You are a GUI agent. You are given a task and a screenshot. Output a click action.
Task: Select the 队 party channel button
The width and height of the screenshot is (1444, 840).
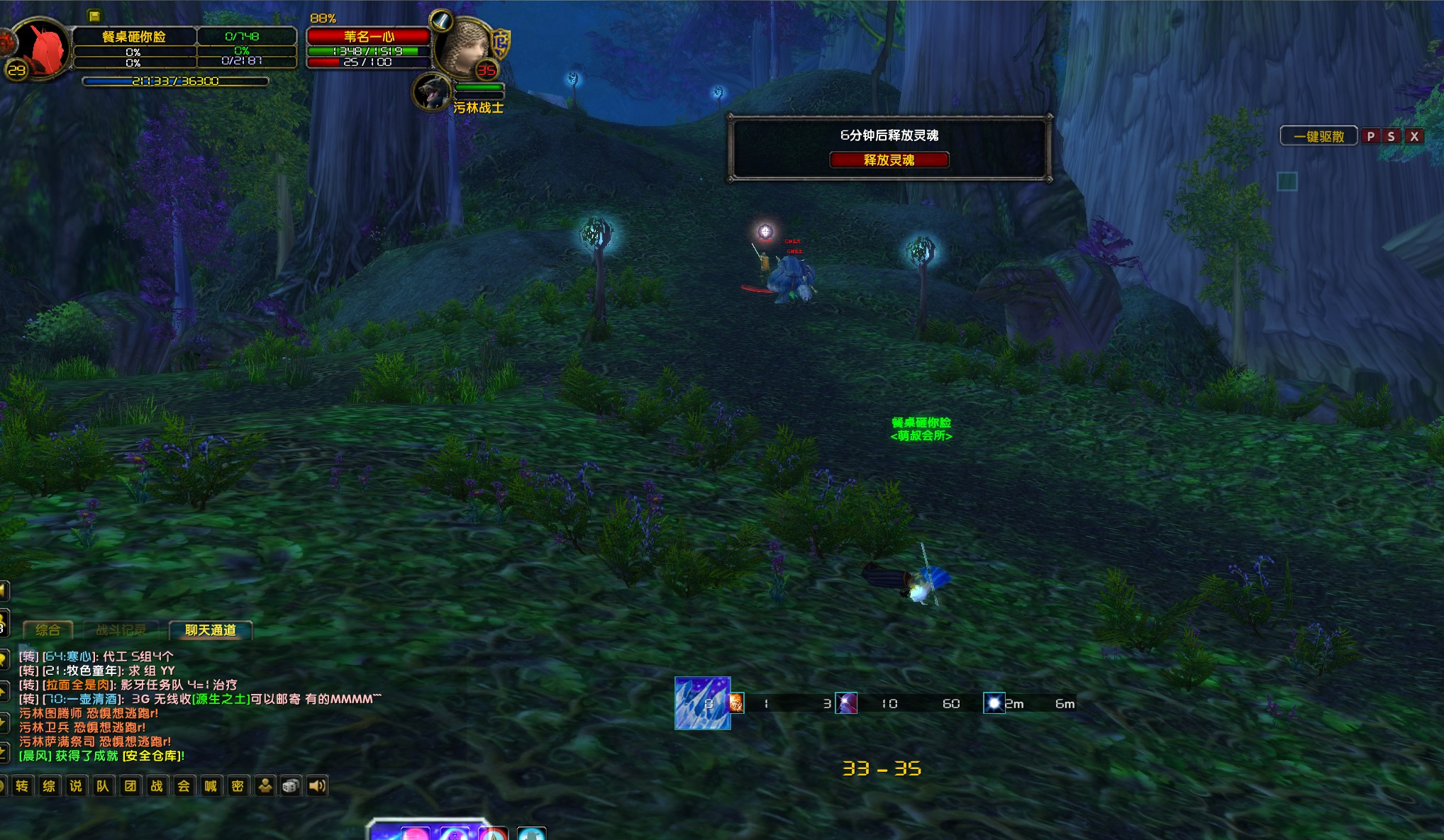[103, 785]
